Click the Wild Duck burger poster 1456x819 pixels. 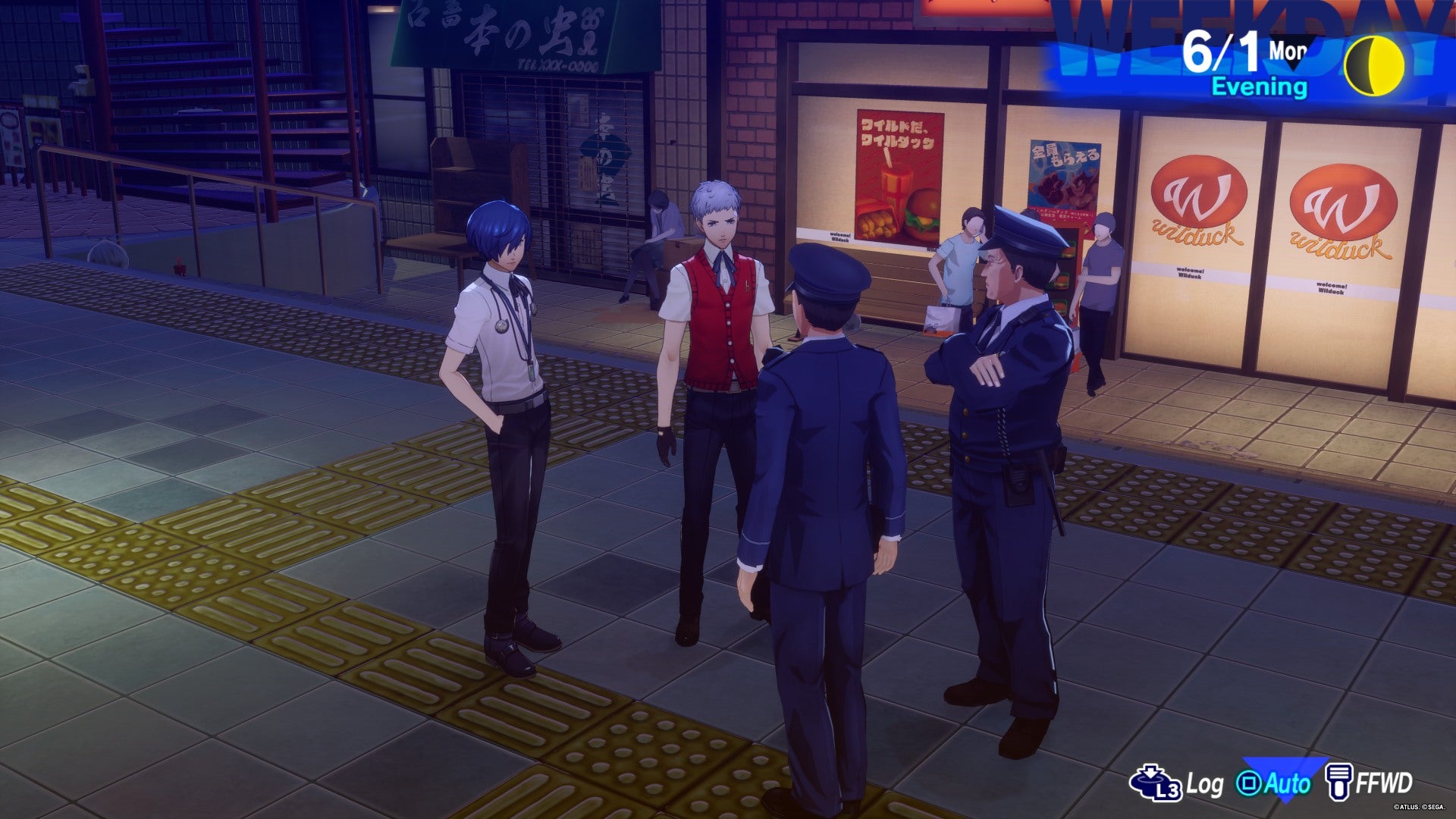pyautogui.click(x=899, y=178)
